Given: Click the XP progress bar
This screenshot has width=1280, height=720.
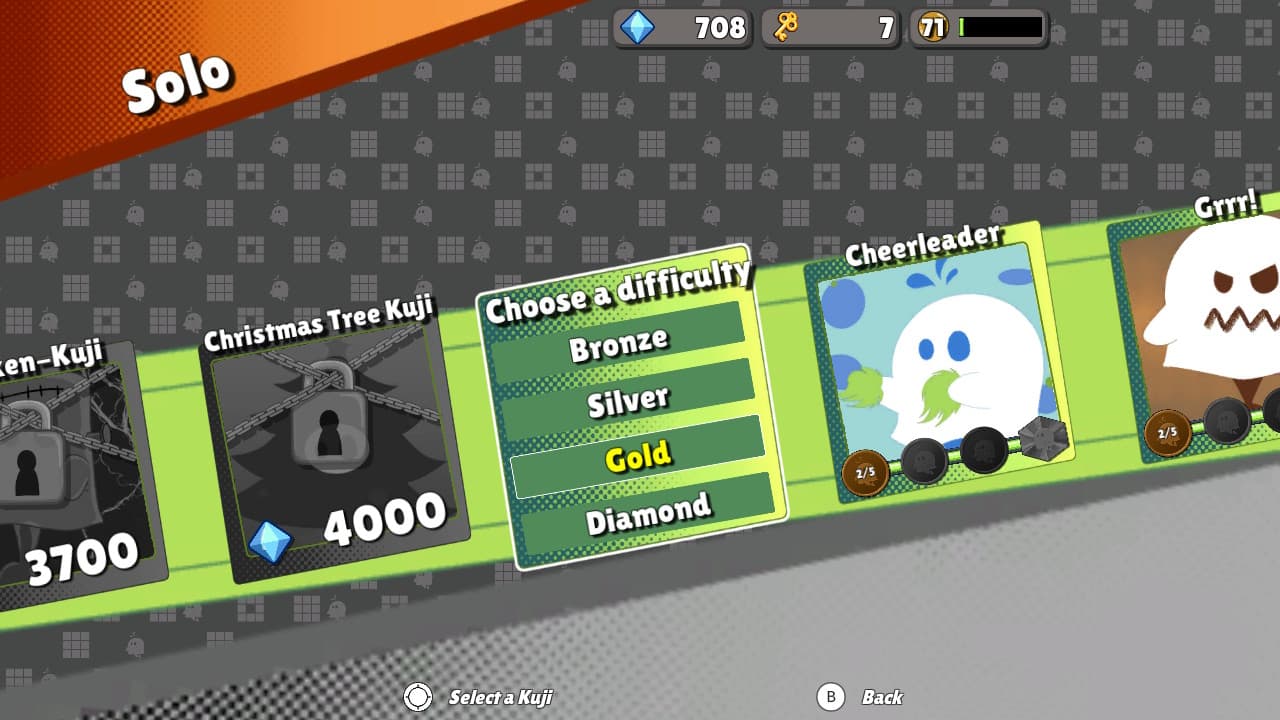Looking at the screenshot, I should tap(1000, 27).
